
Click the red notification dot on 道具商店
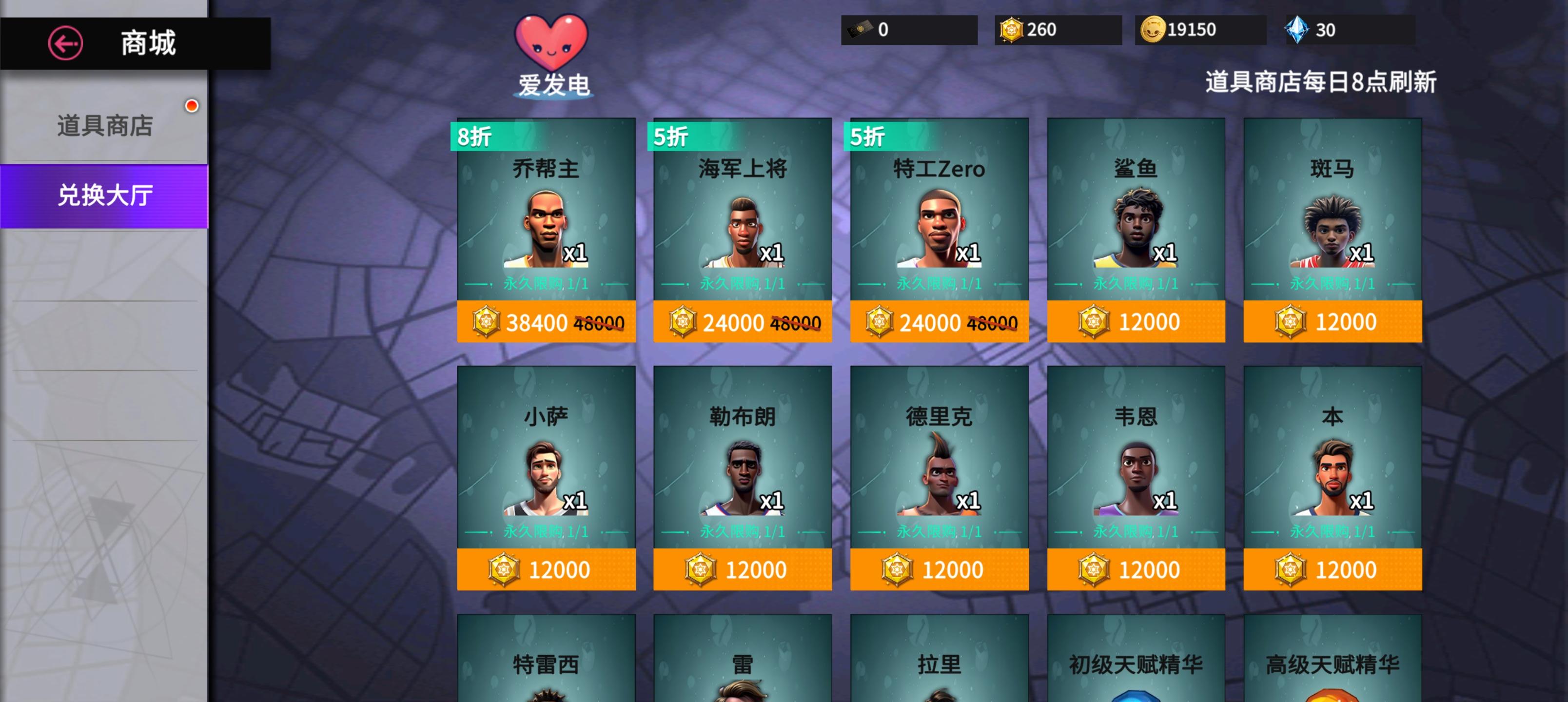click(193, 106)
